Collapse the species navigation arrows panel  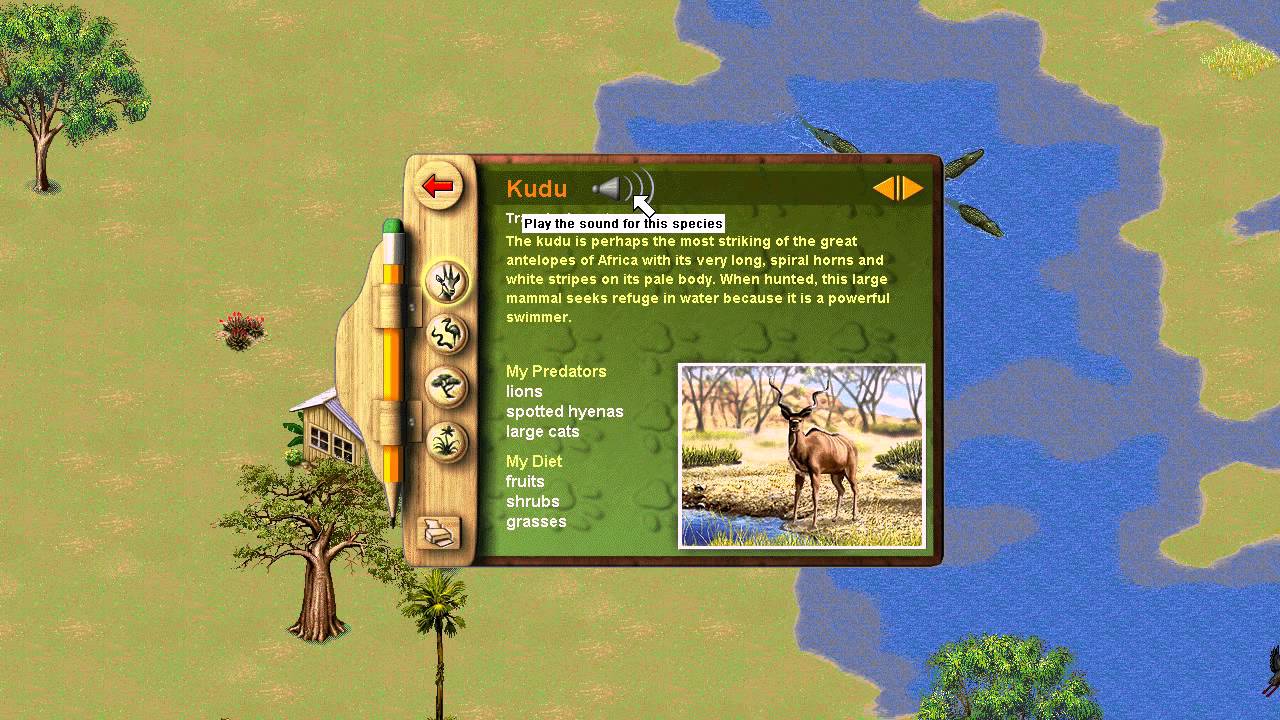point(898,188)
